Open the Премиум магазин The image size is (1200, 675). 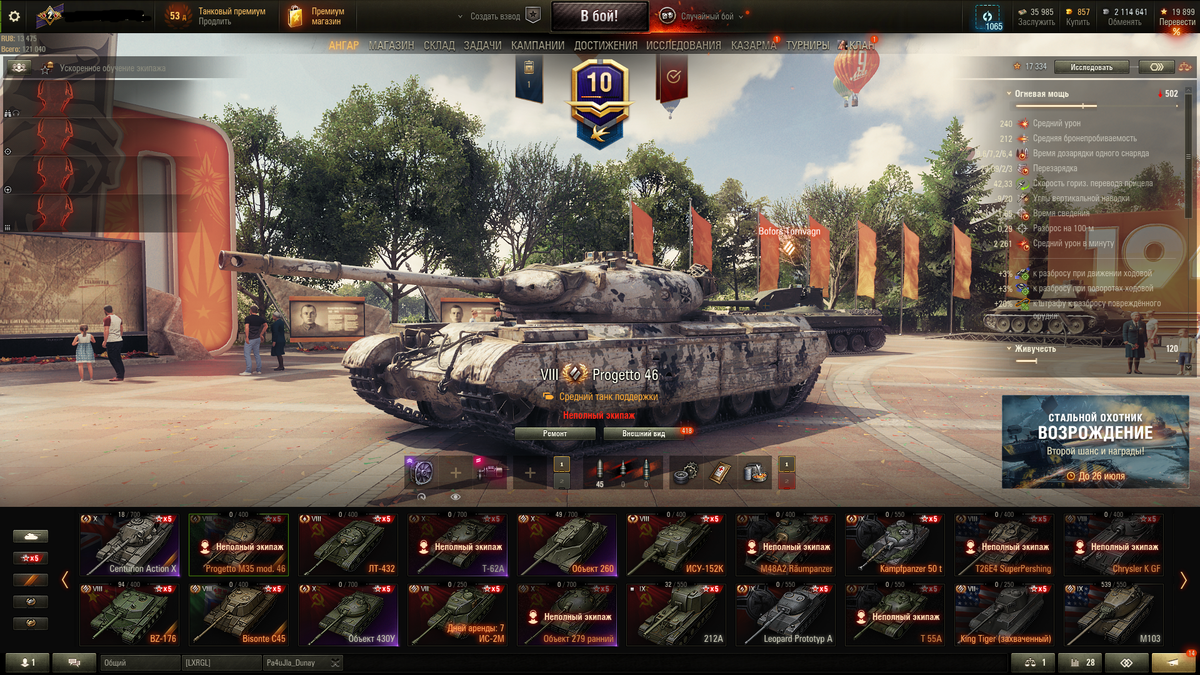(316, 16)
